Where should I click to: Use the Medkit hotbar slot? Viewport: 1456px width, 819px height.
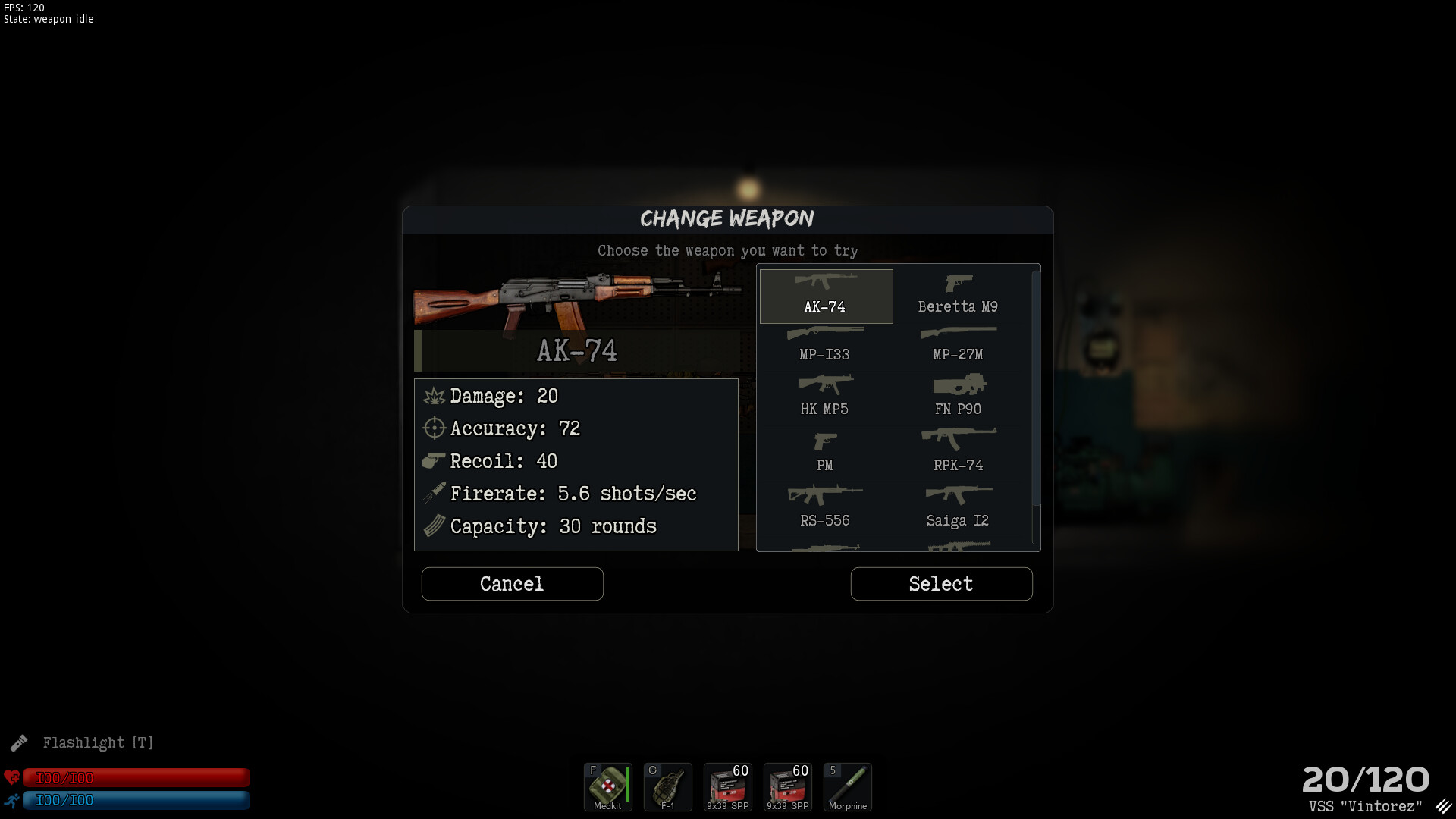tap(607, 787)
